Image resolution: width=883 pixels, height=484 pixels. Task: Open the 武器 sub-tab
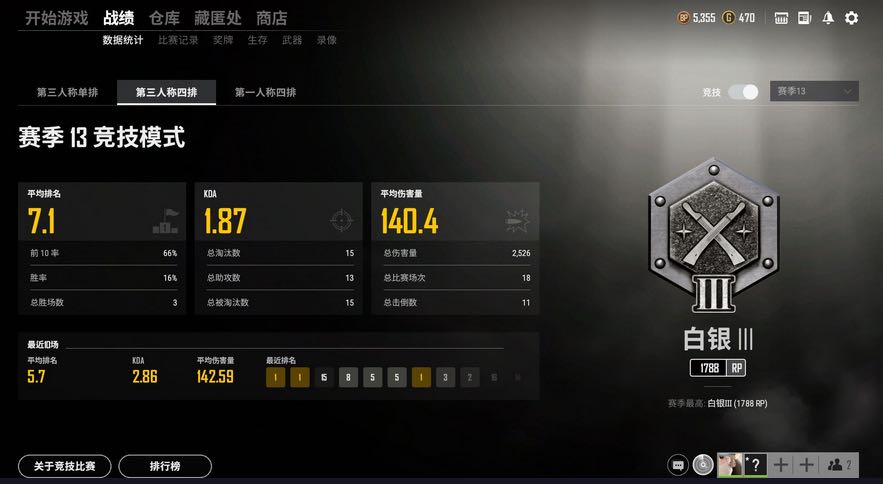[x=292, y=41]
